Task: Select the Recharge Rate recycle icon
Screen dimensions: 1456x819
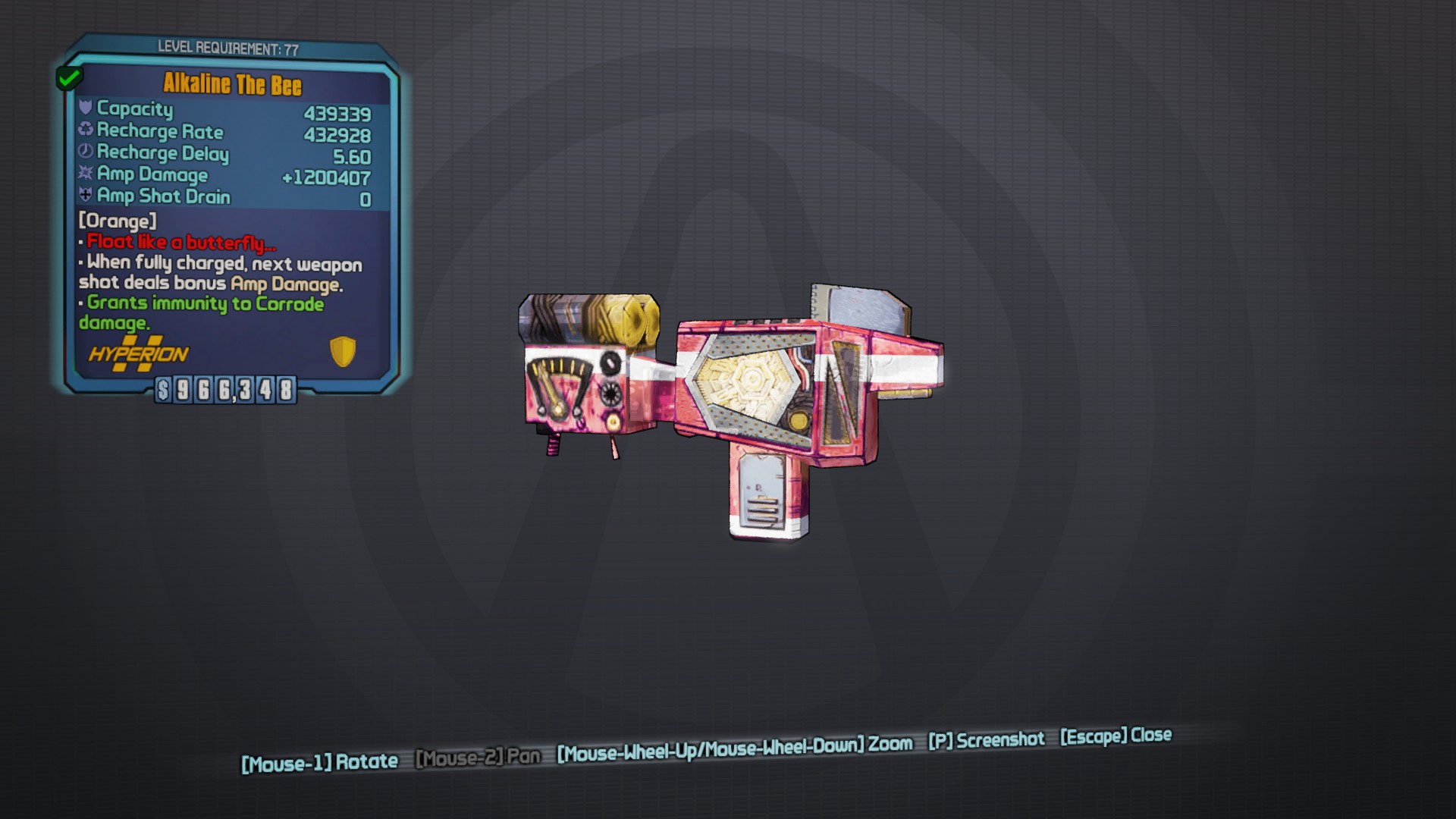Action: pyautogui.click(x=85, y=132)
